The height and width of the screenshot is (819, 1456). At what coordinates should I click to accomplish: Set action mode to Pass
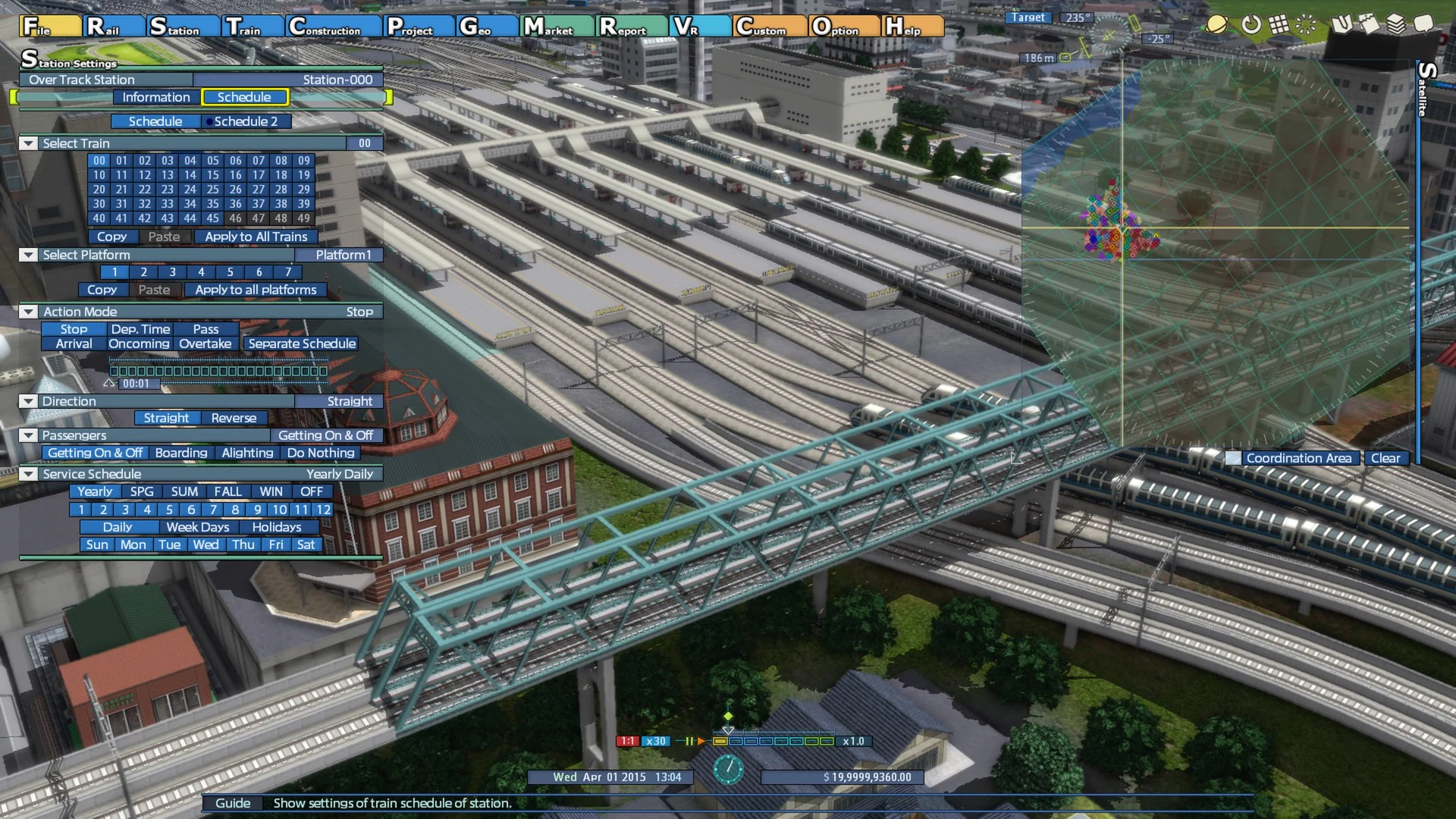click(206, 329)
